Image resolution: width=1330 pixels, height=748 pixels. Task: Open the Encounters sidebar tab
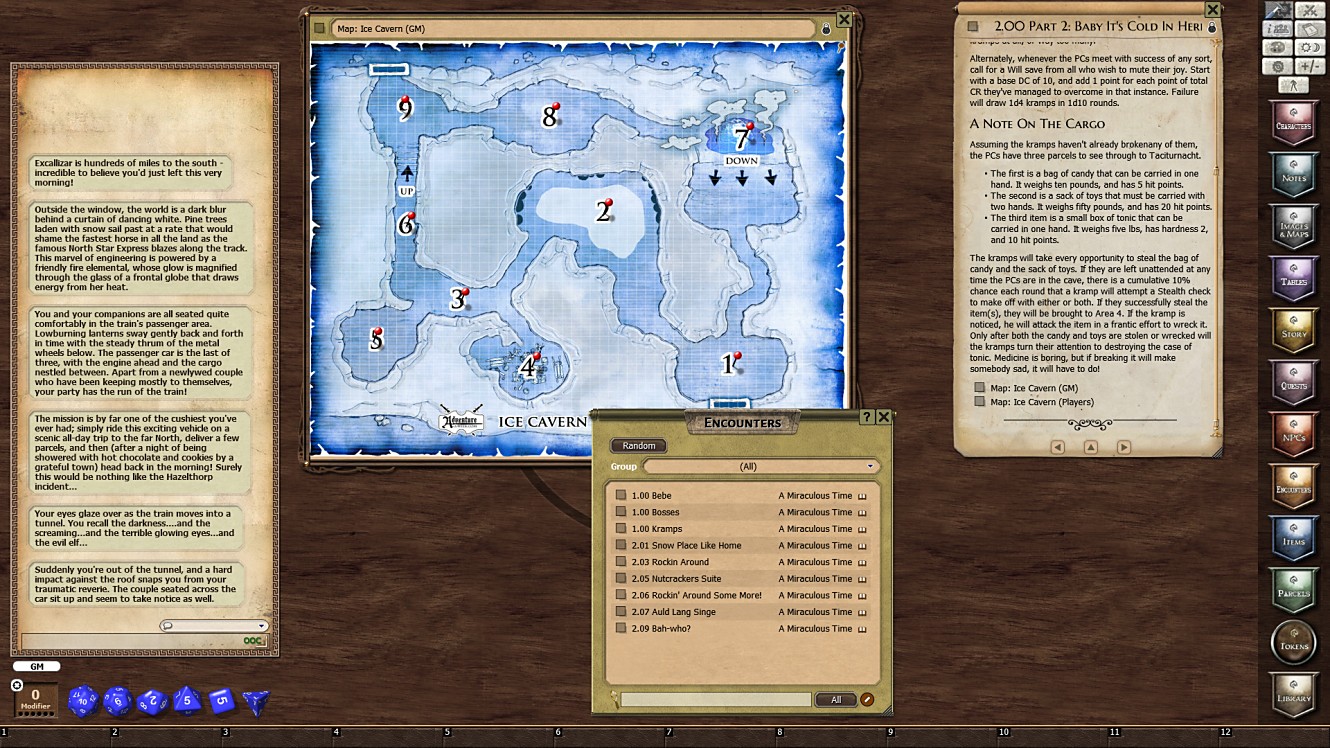[1293, 487]
